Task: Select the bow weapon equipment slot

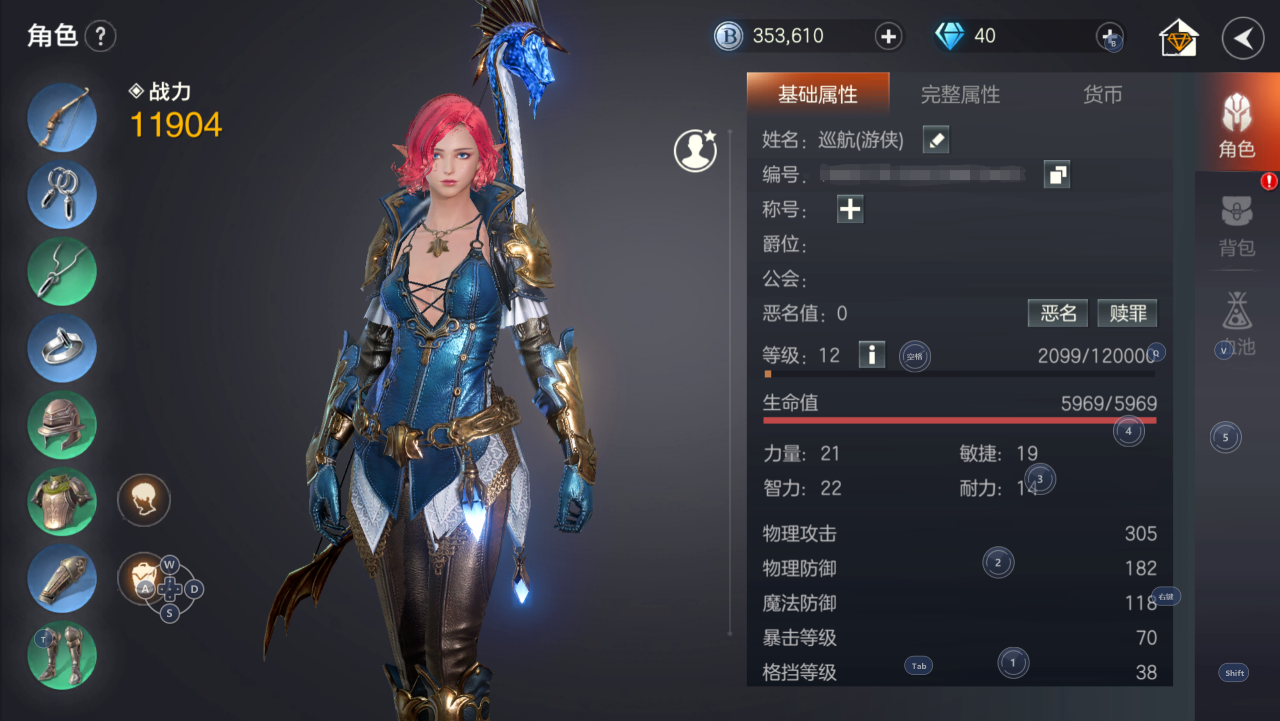Action: (x=62, y=117)
